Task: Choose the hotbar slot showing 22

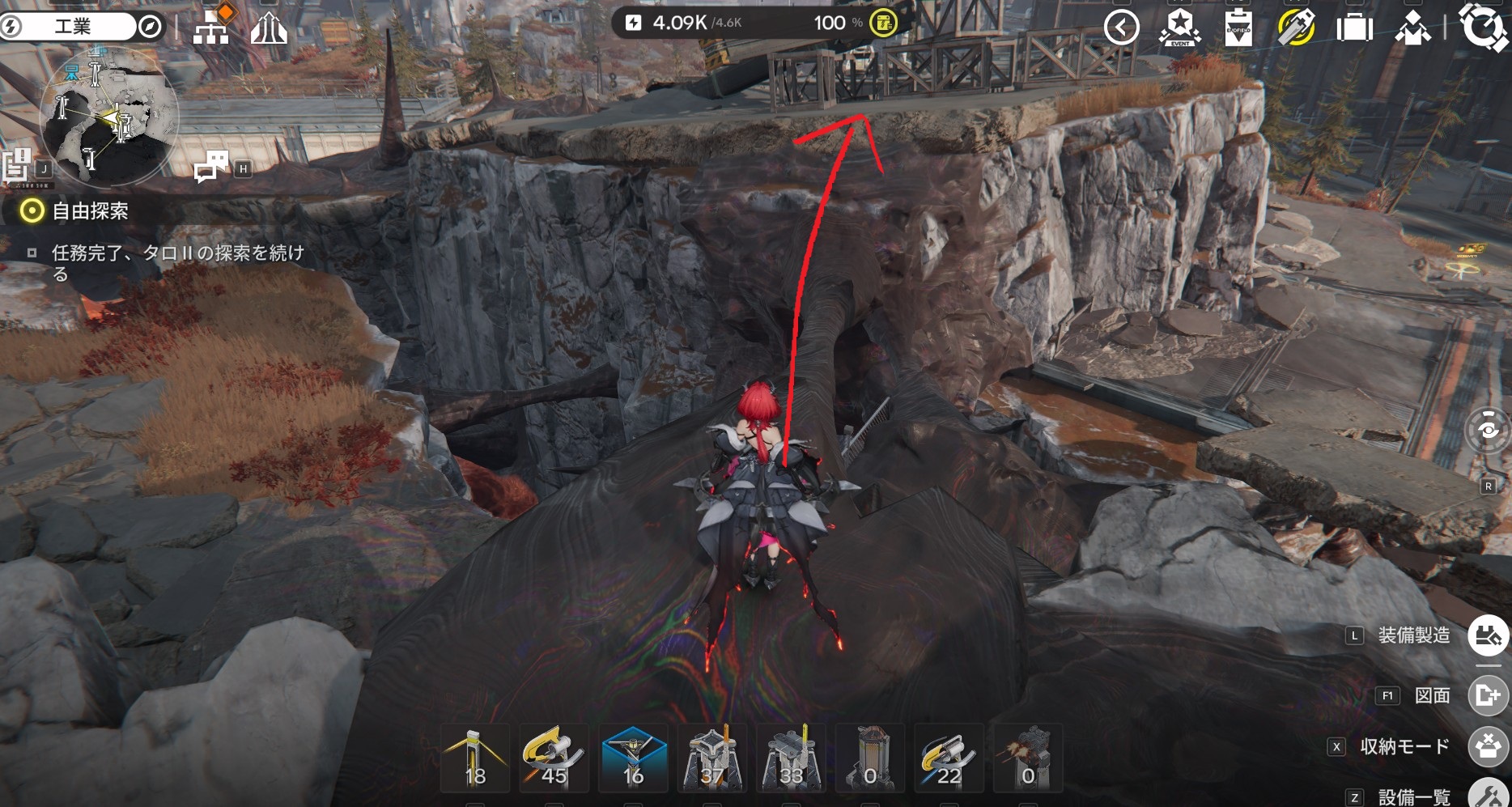Action: [x=949, y=759]
